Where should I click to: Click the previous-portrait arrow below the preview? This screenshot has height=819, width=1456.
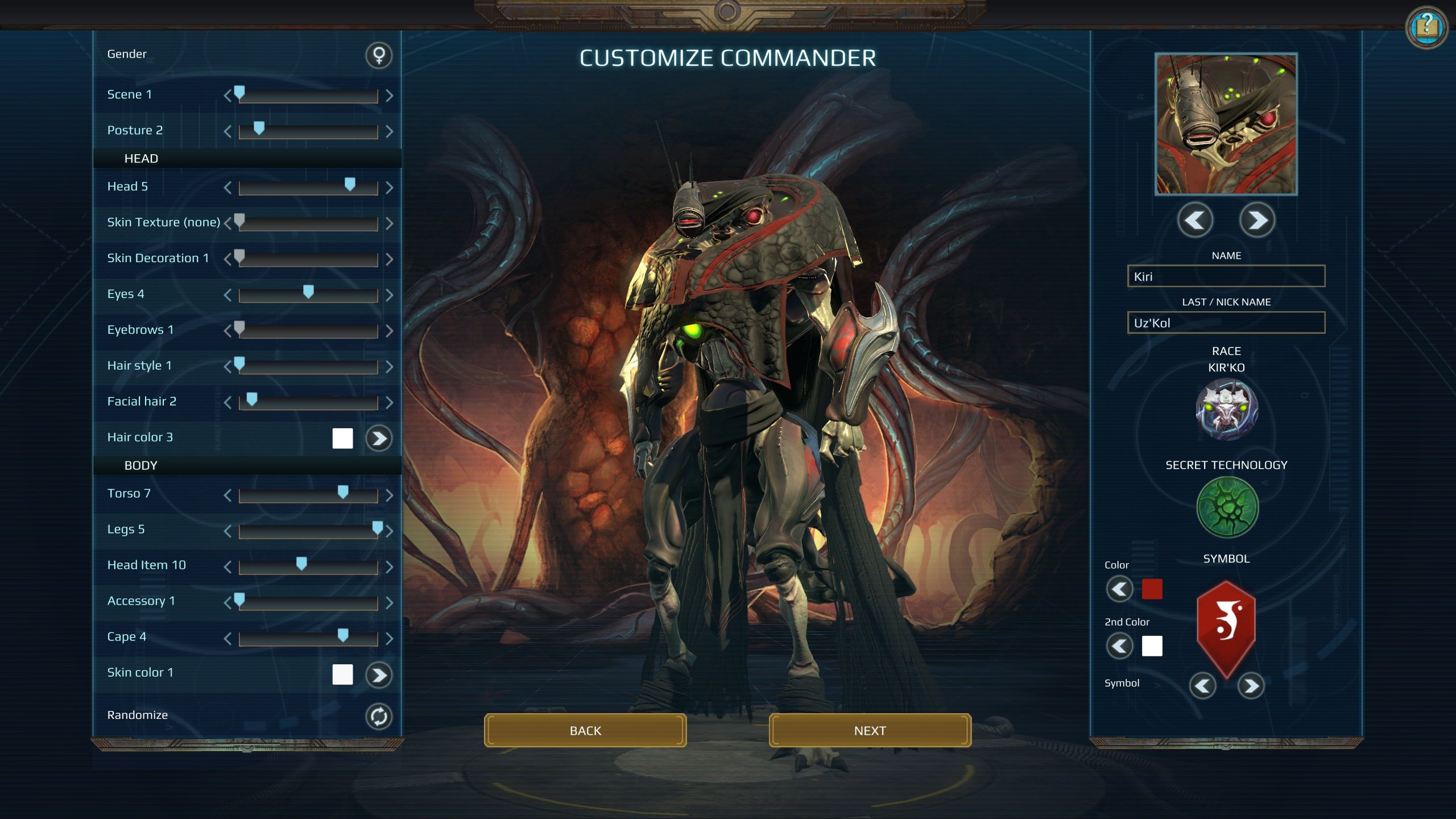click(1195, 221)
